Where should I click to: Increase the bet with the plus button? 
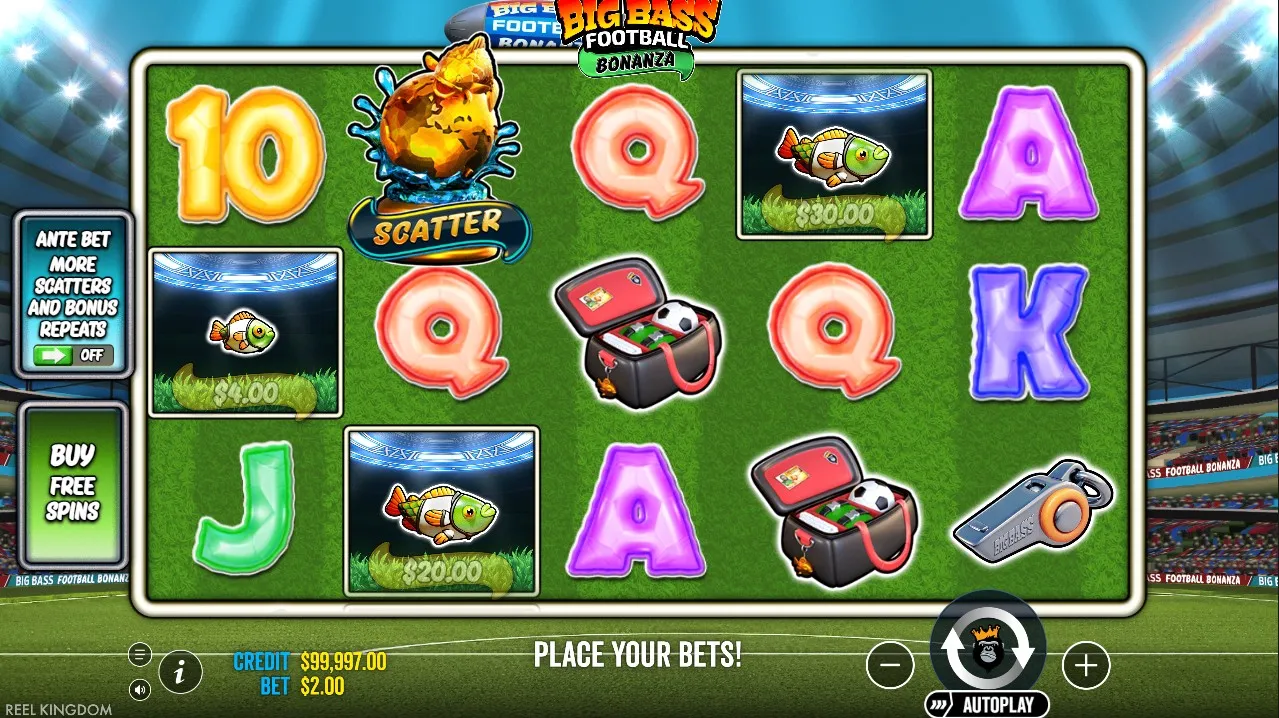(x=1086, y=665)
